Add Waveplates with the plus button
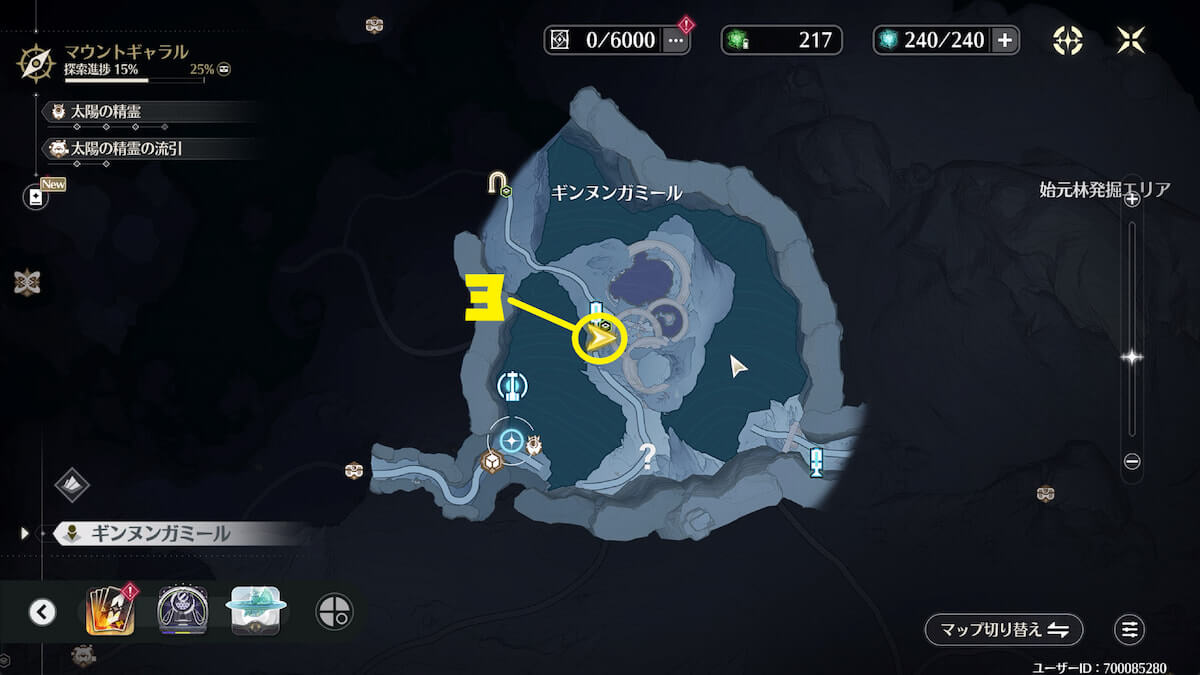The height and width of the screenshot is (675, 1200). coord(1005,41)
